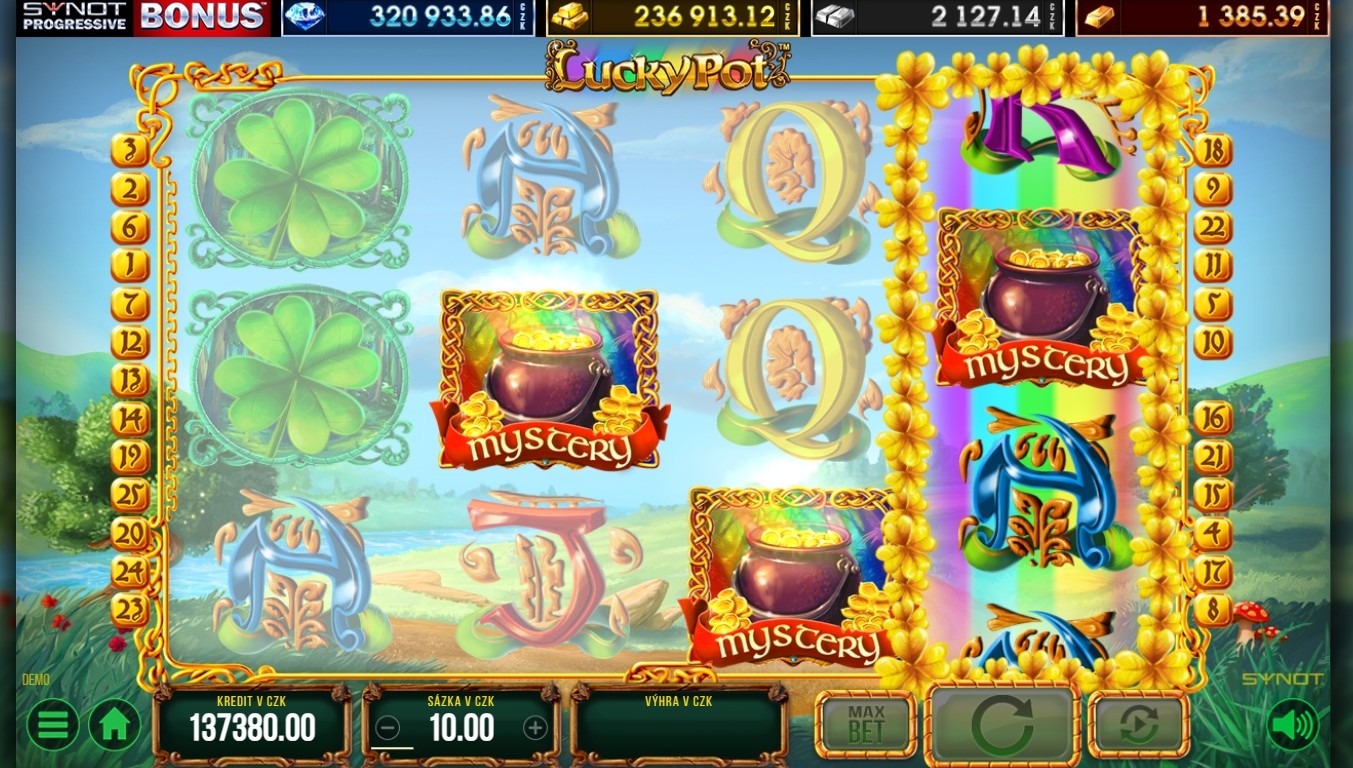The image size is (1353, 768).
Task: Select payline number 8 marker
Action: [1212, 610]
